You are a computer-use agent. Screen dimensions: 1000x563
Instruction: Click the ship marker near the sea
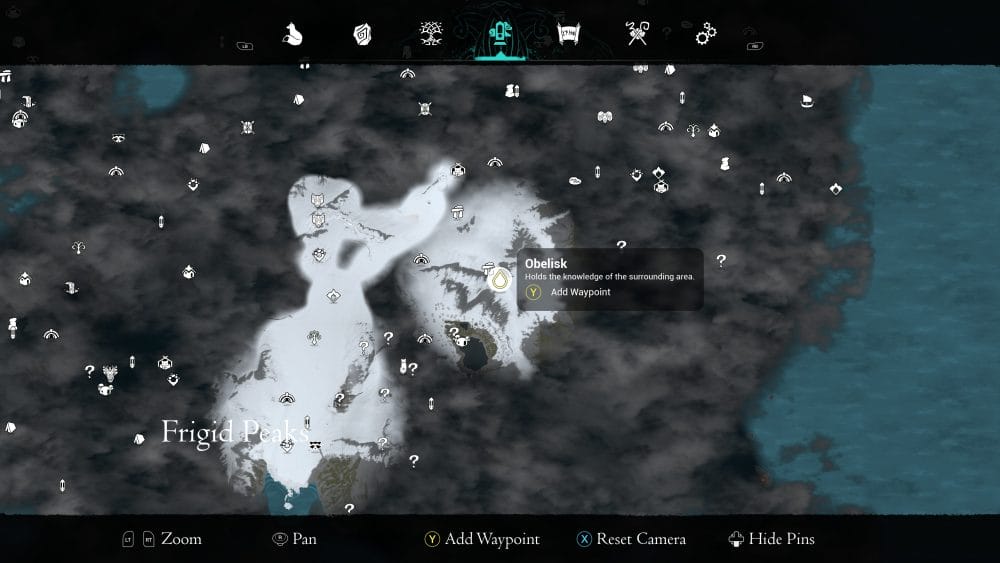[807, 101]
